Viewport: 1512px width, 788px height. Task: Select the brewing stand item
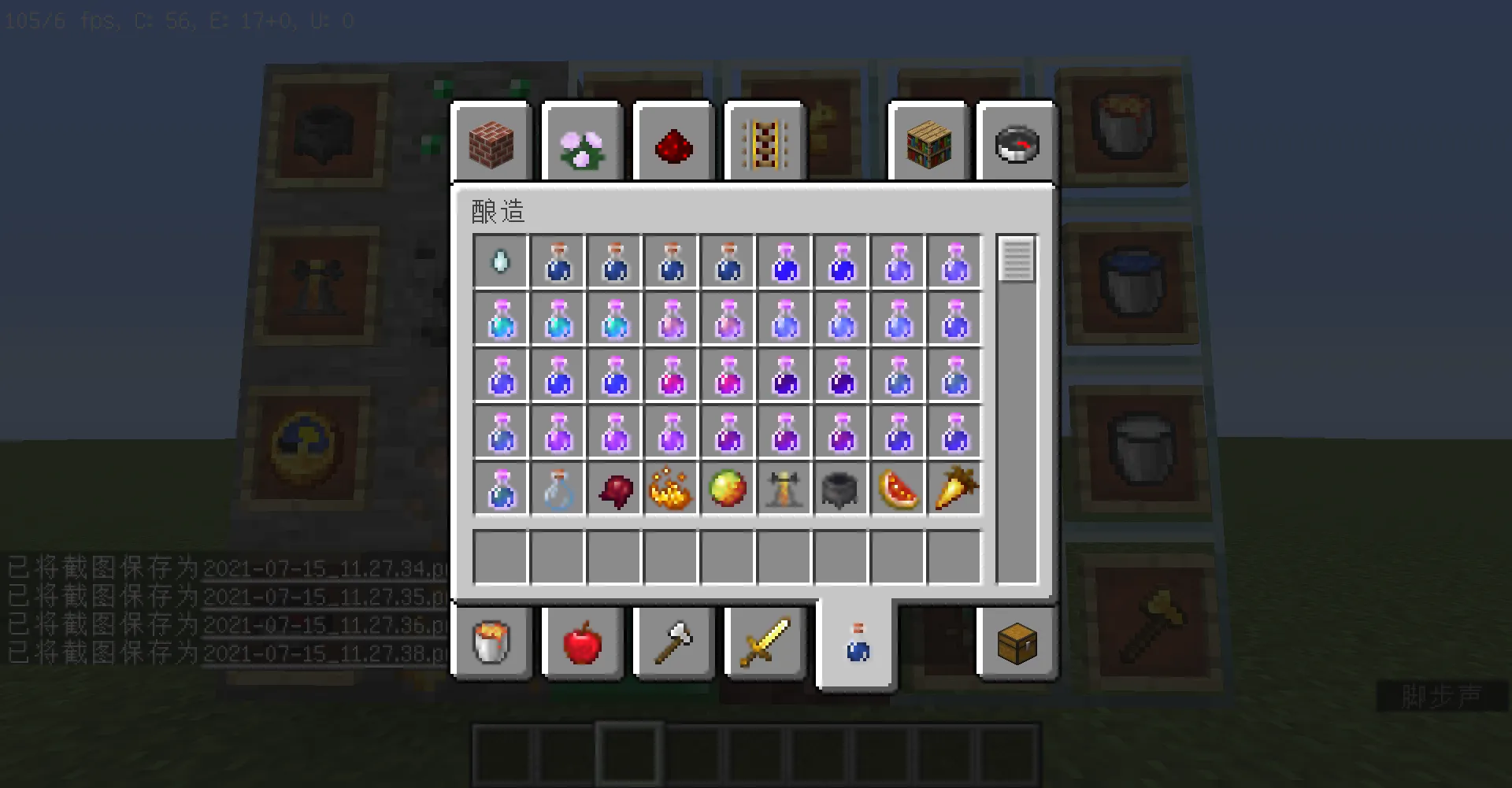tap(785, 488)
